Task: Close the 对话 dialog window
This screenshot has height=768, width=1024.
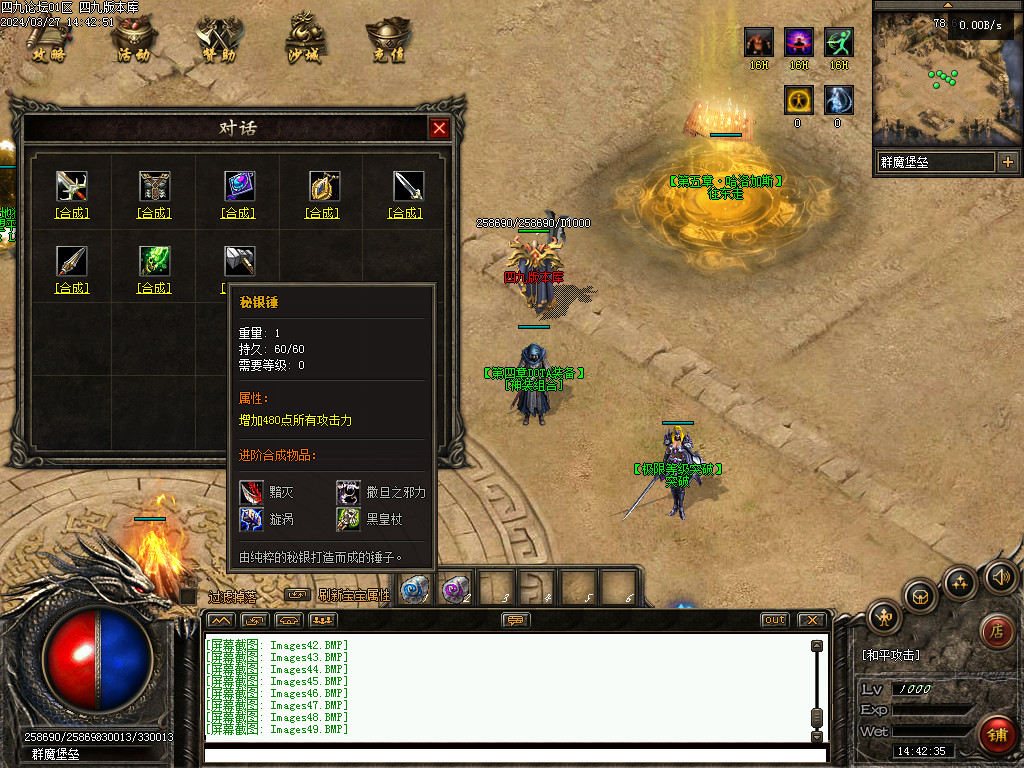Action: point(439,128)
